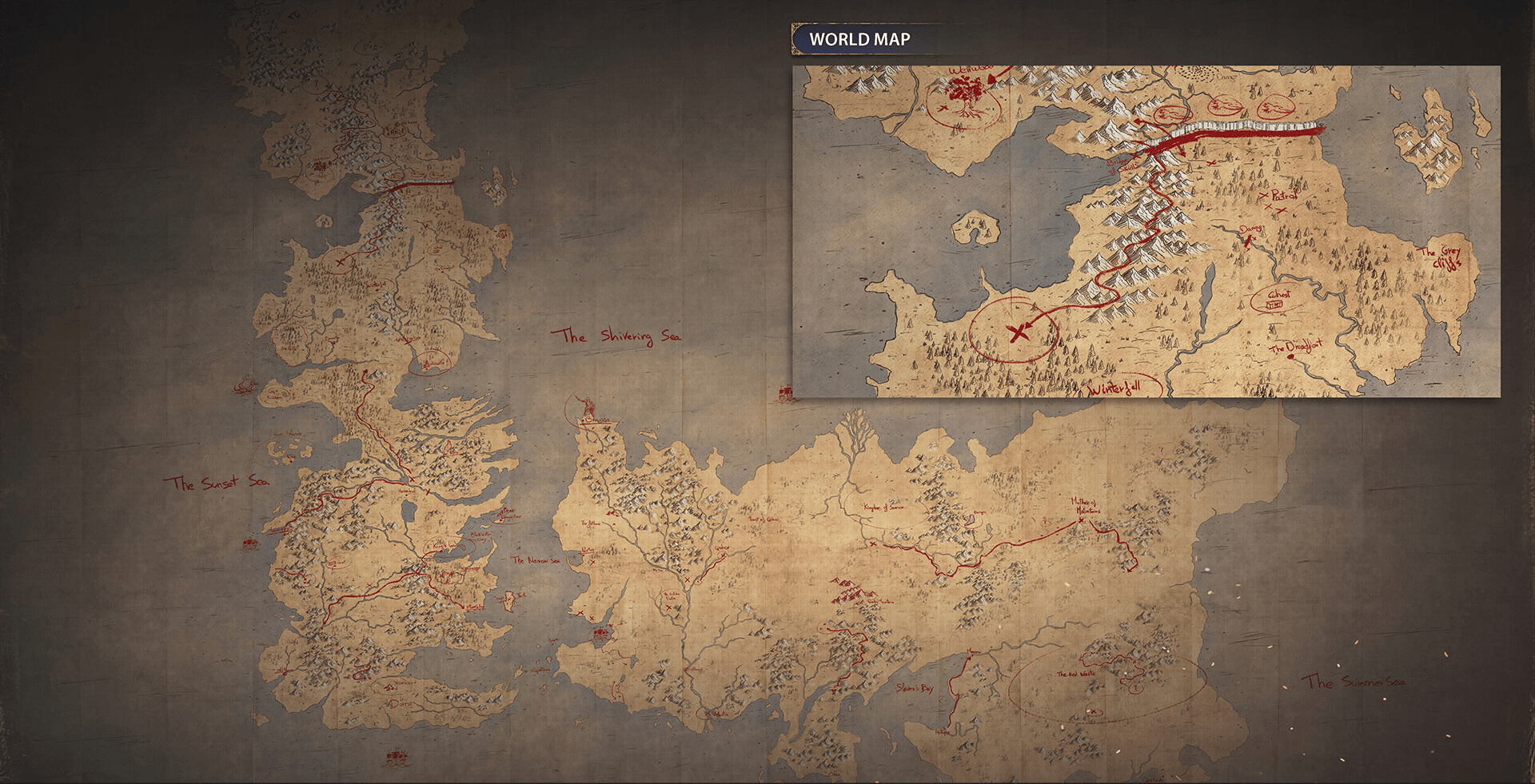Select the X inside The Red Waste circle
Screen dimensions: 1535x784
(1093, 712)
